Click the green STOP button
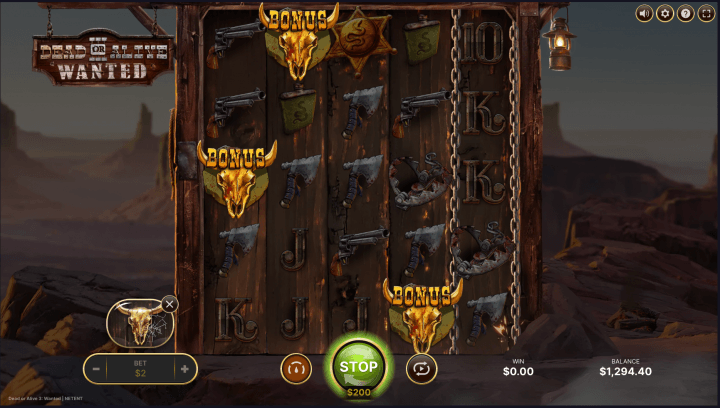The image size is (720, 408). tap(358, 365)
